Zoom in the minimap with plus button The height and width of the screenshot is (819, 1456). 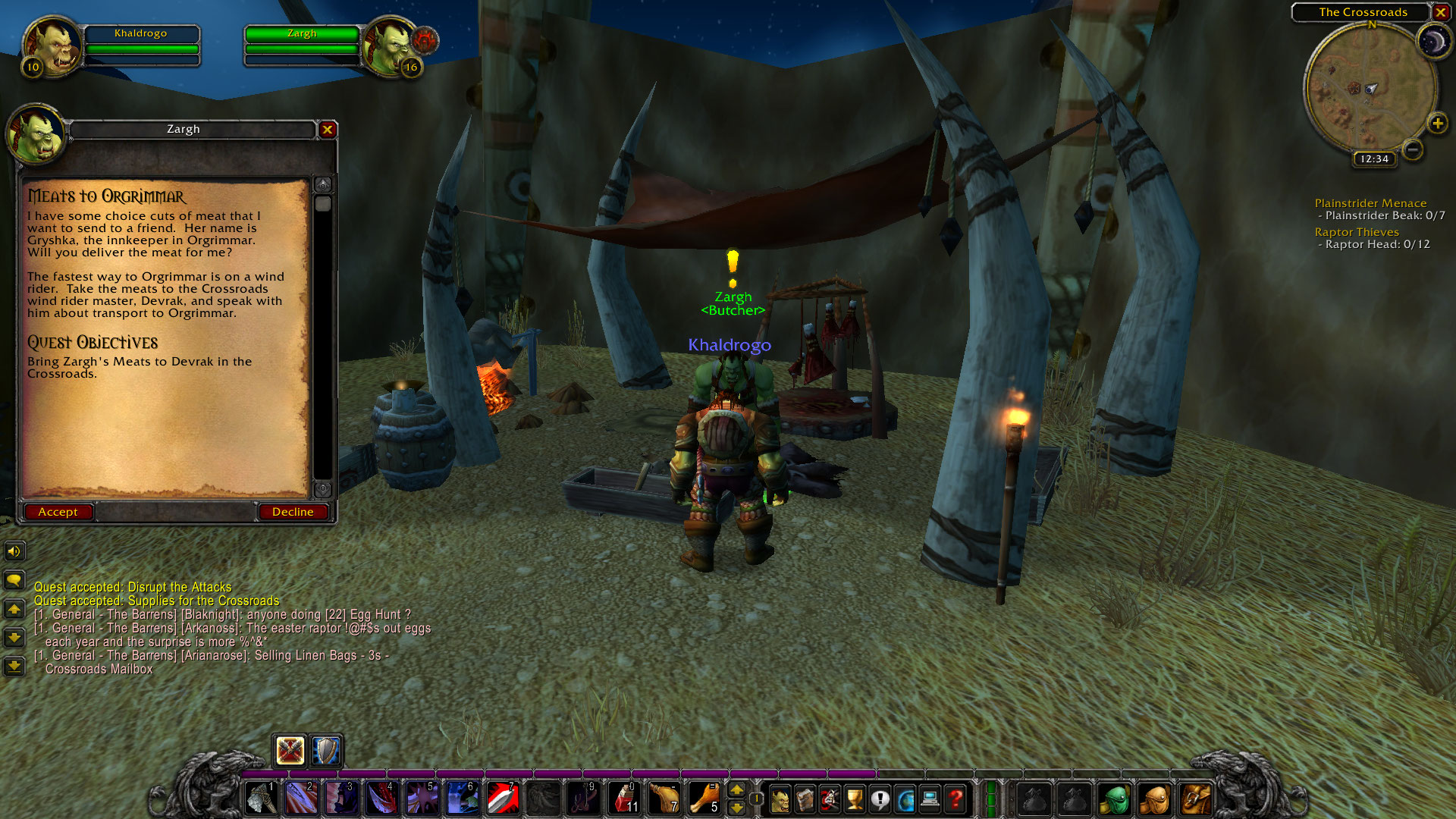click(1437, 121)
